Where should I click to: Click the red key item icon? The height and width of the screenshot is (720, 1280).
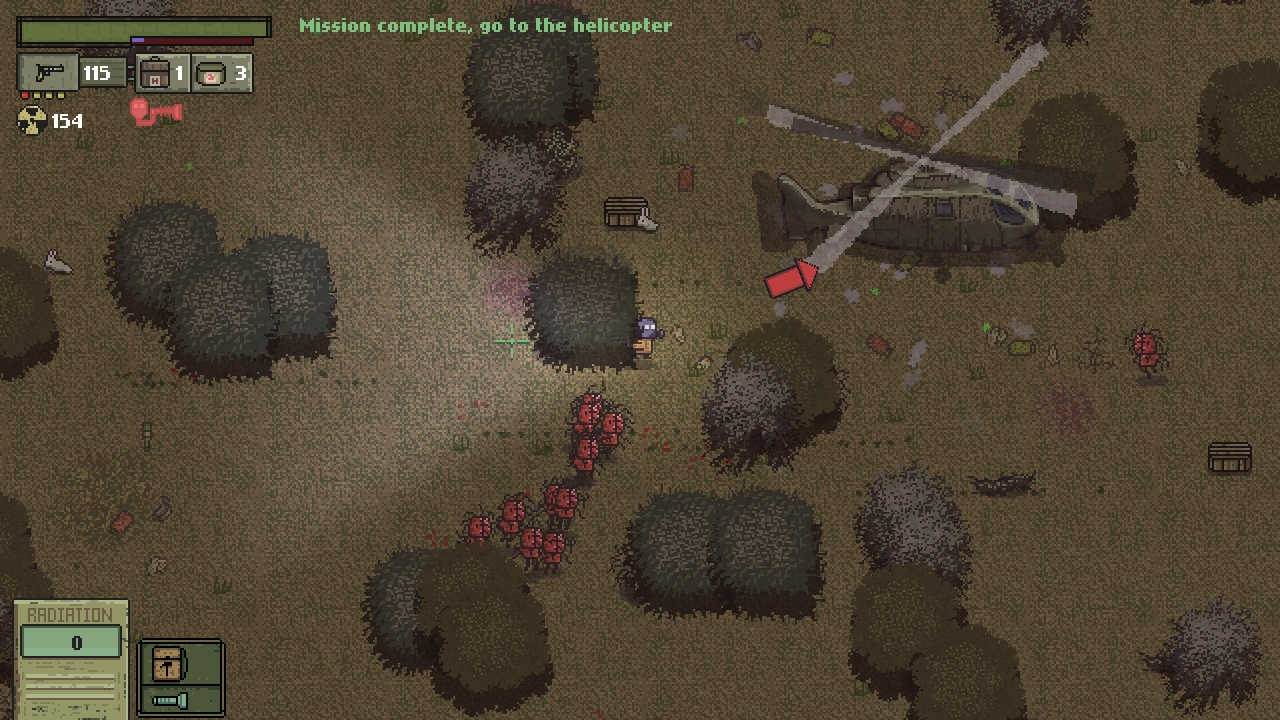(156, 112)
